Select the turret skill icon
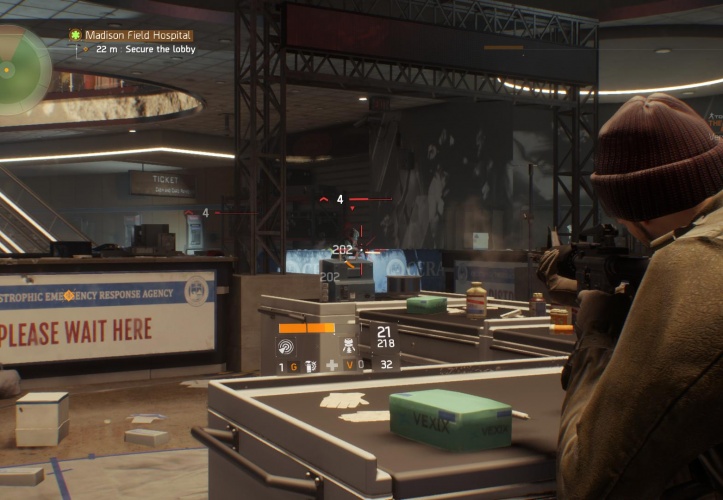This screenshot has height=500, width=723. point(350,346)
